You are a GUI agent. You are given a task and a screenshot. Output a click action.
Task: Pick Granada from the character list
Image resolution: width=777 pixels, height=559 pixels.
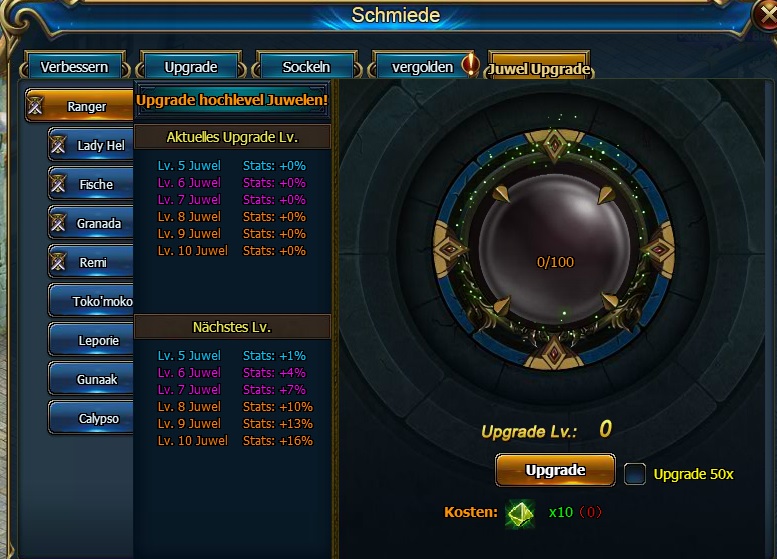coord(92,223)
